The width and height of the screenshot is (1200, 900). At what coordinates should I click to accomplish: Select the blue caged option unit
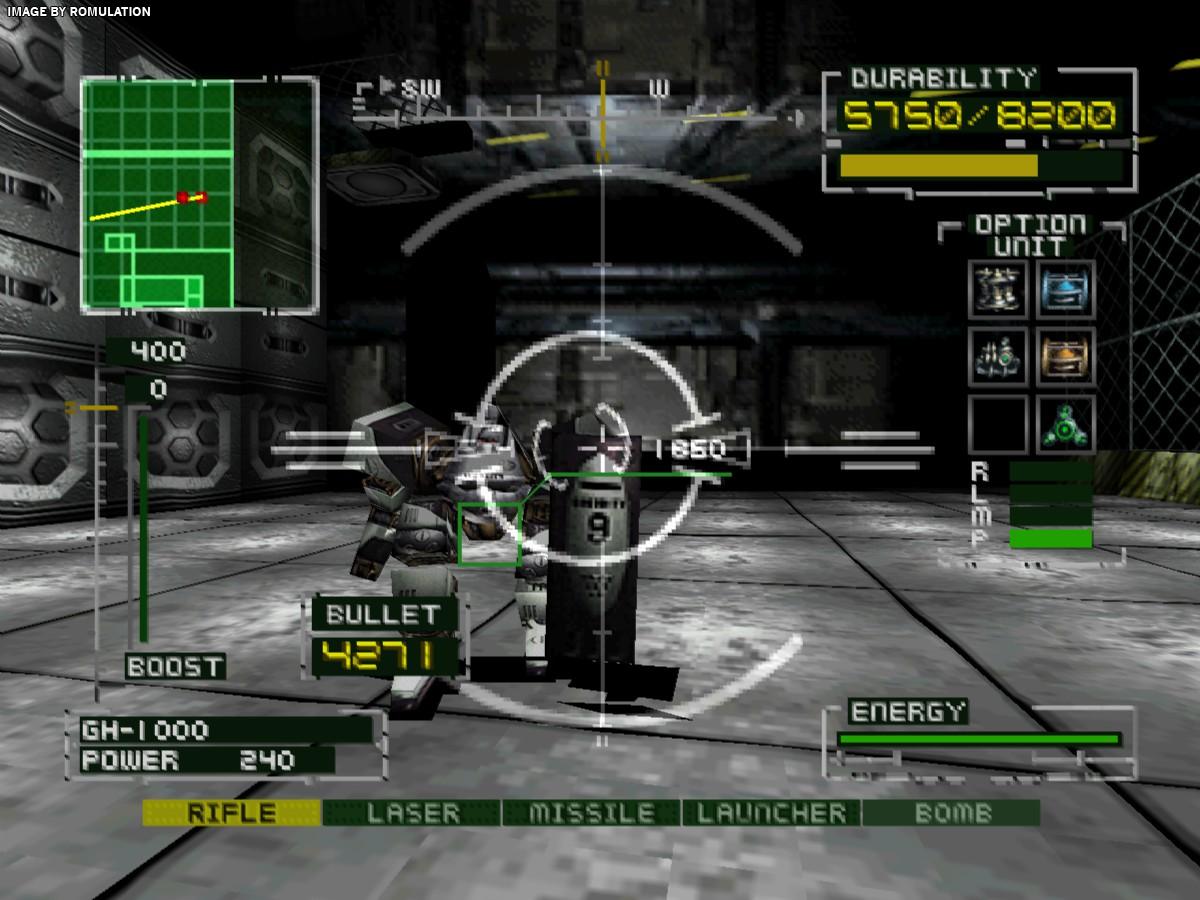(x=1065, y=289)
